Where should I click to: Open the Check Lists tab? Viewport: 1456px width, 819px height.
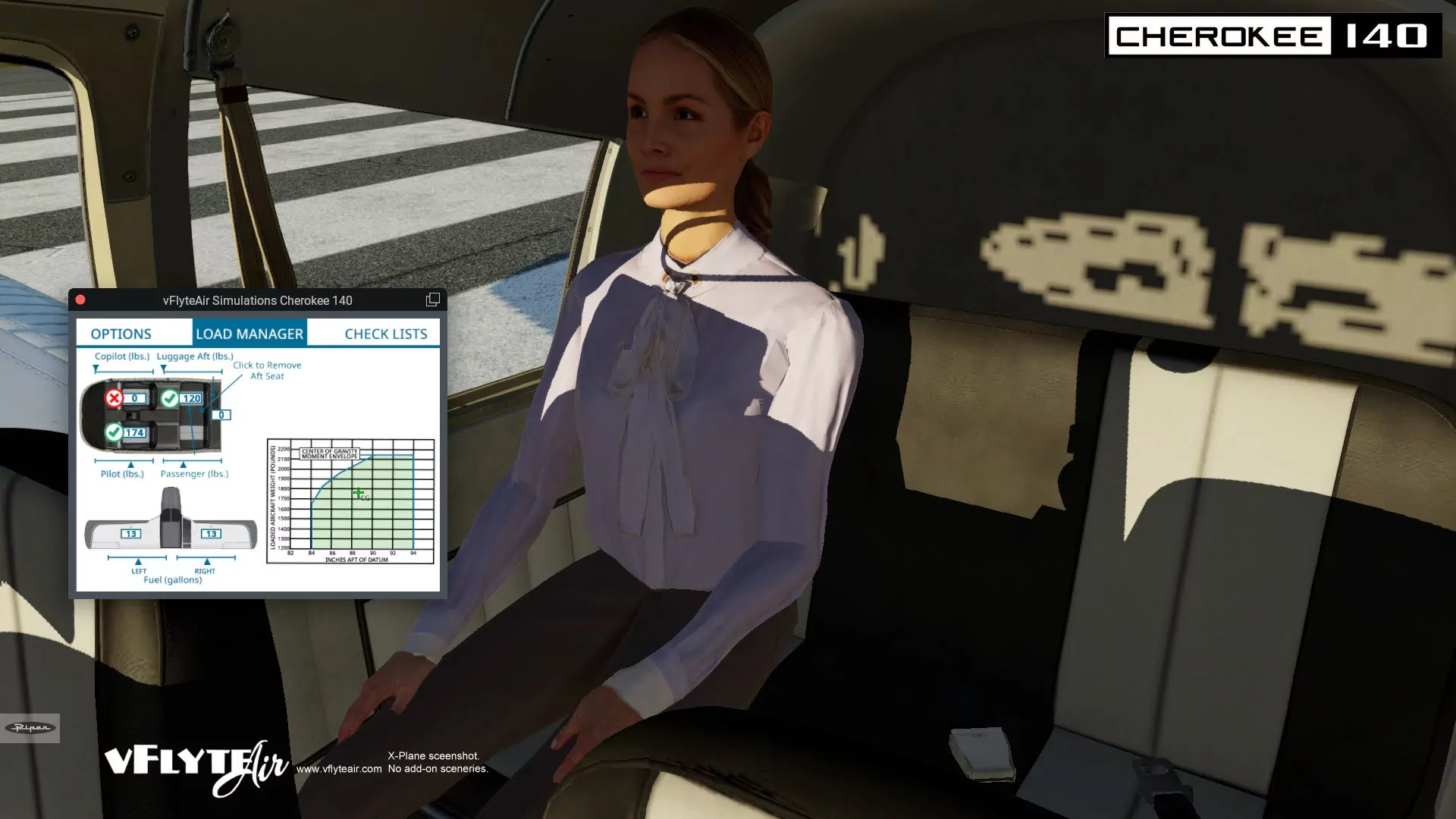coord(385,334)
